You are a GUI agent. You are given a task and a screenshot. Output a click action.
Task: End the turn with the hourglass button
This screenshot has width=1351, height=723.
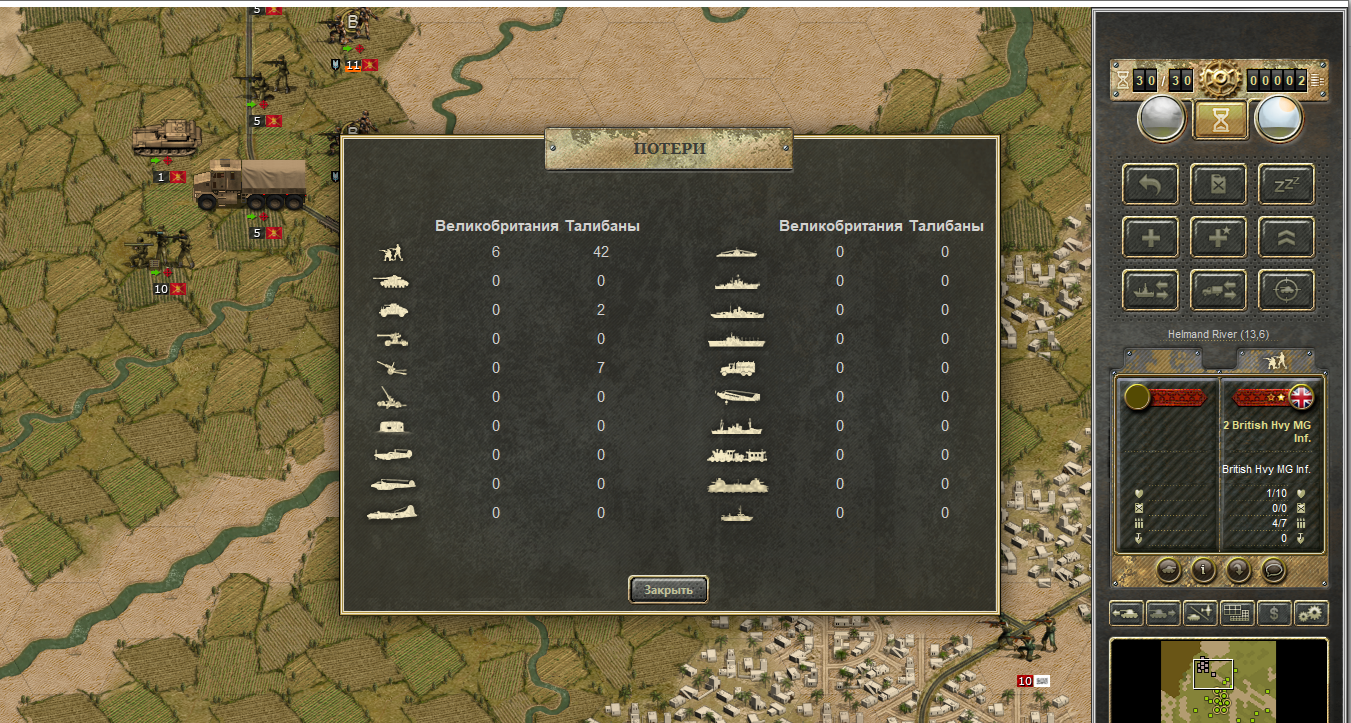pyautogui.click(x=1220, y=119)
